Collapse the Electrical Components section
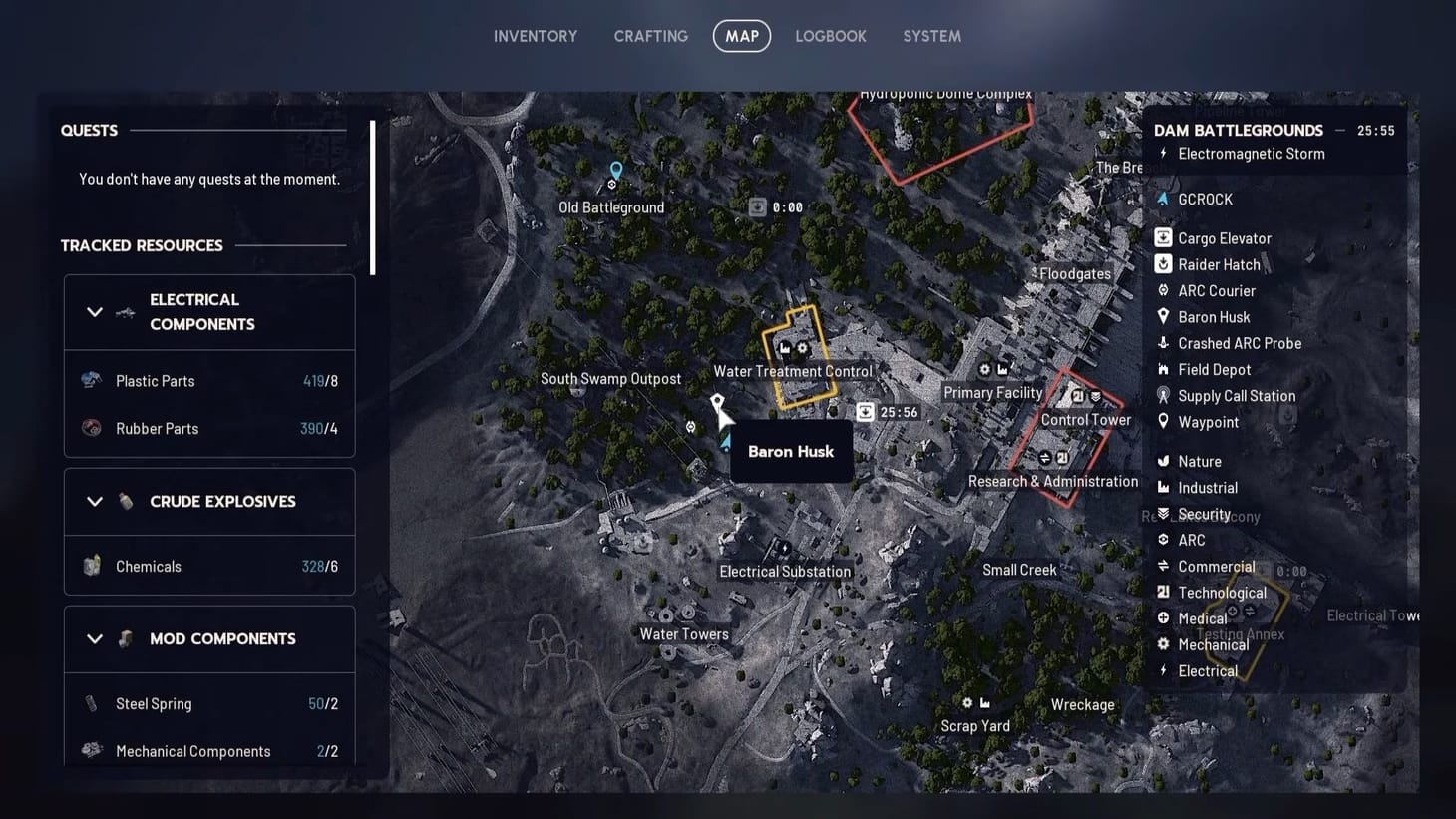1456x819 pixels. pos(95,311)
